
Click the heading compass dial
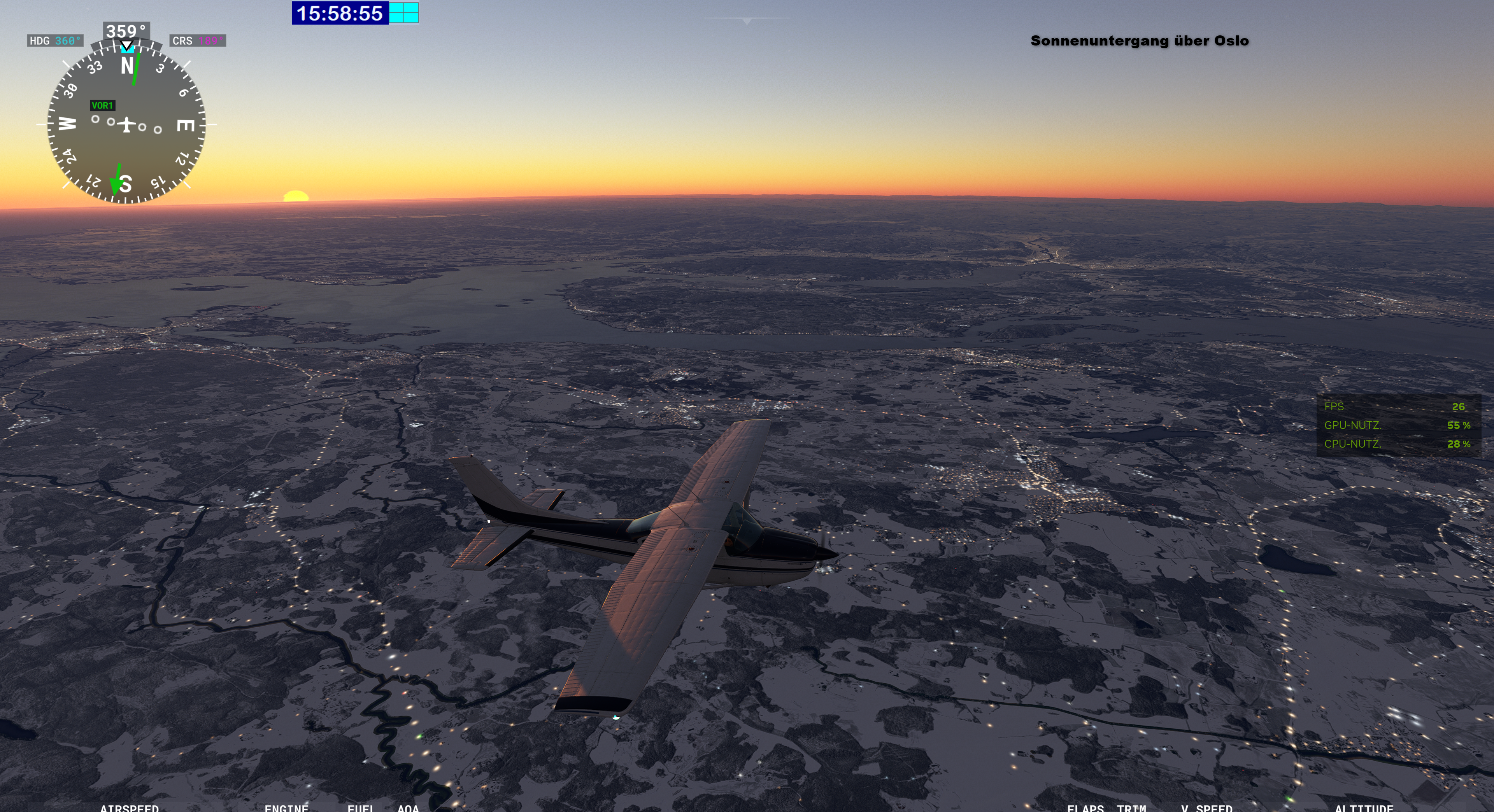[126, 124]
